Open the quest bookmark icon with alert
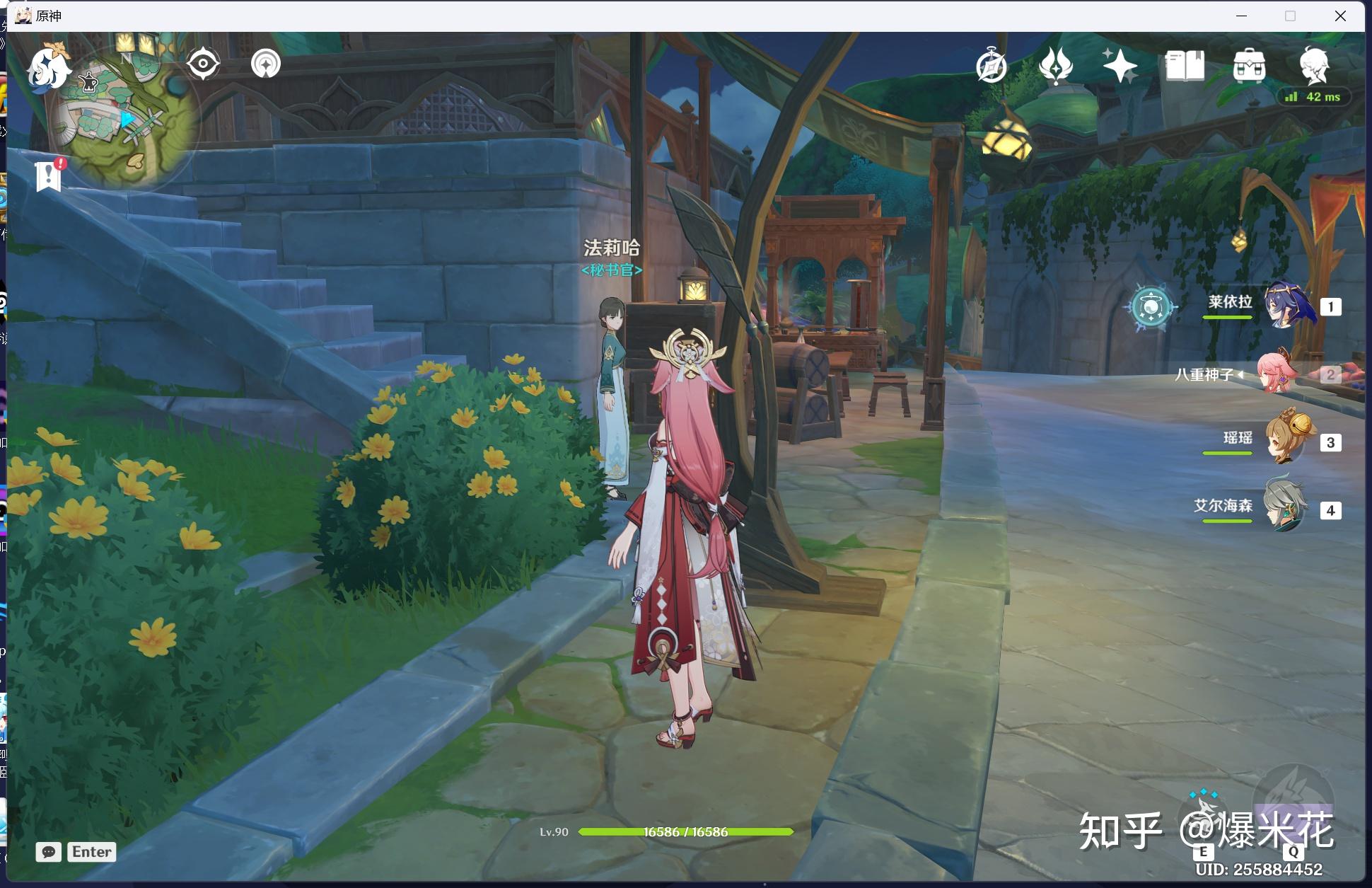The height and width of the screenshot is (888, 1372). coord(49,175)
